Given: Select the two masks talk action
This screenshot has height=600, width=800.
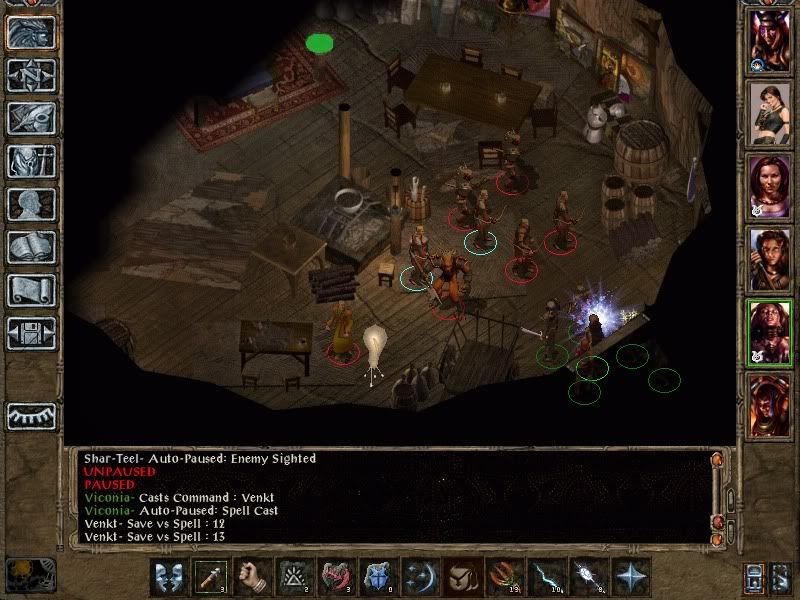Looking at the screenshot, I should [x=170, y=577].
